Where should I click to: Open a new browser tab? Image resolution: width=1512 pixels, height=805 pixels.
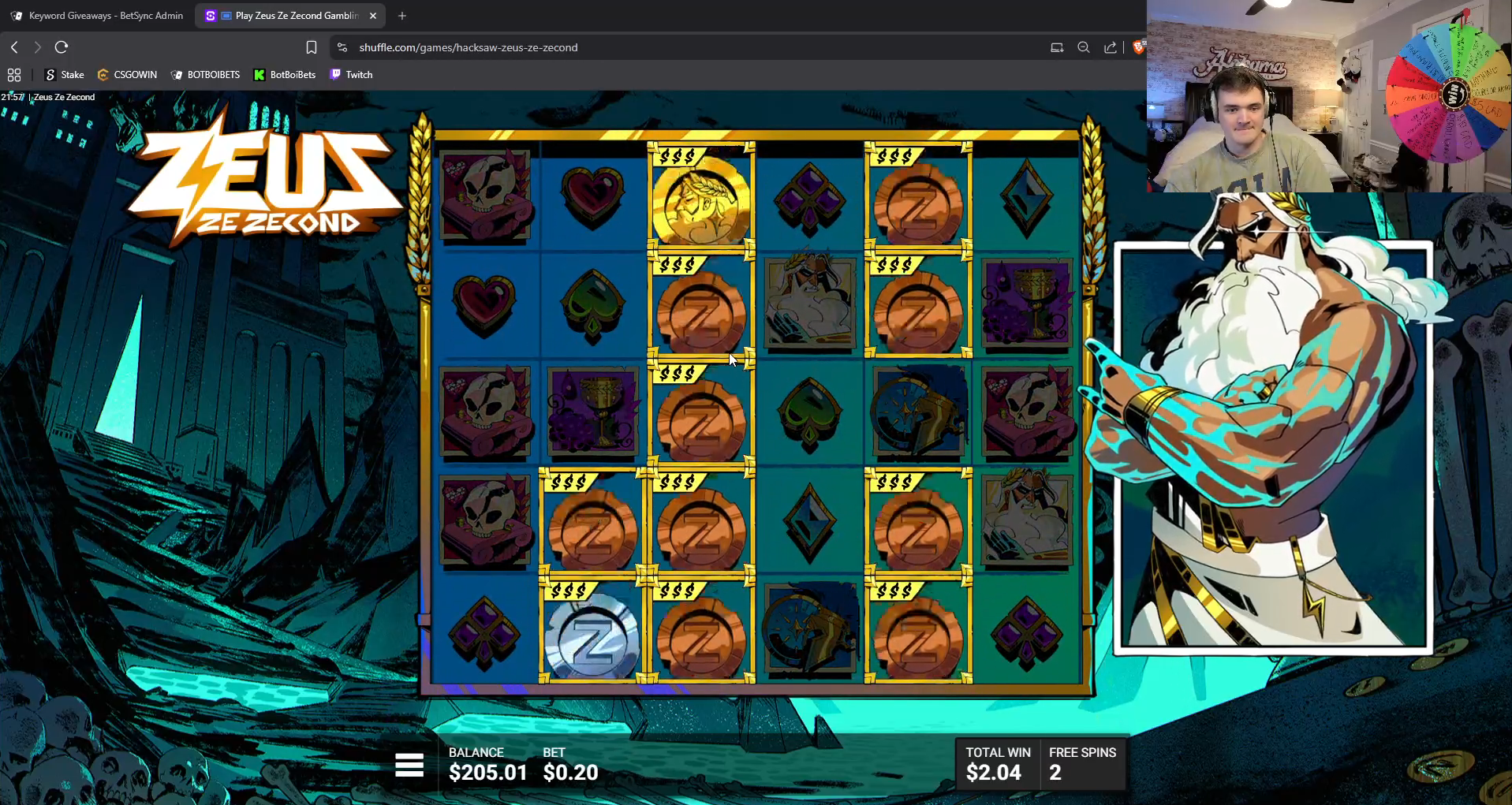[x=401, y=15]
